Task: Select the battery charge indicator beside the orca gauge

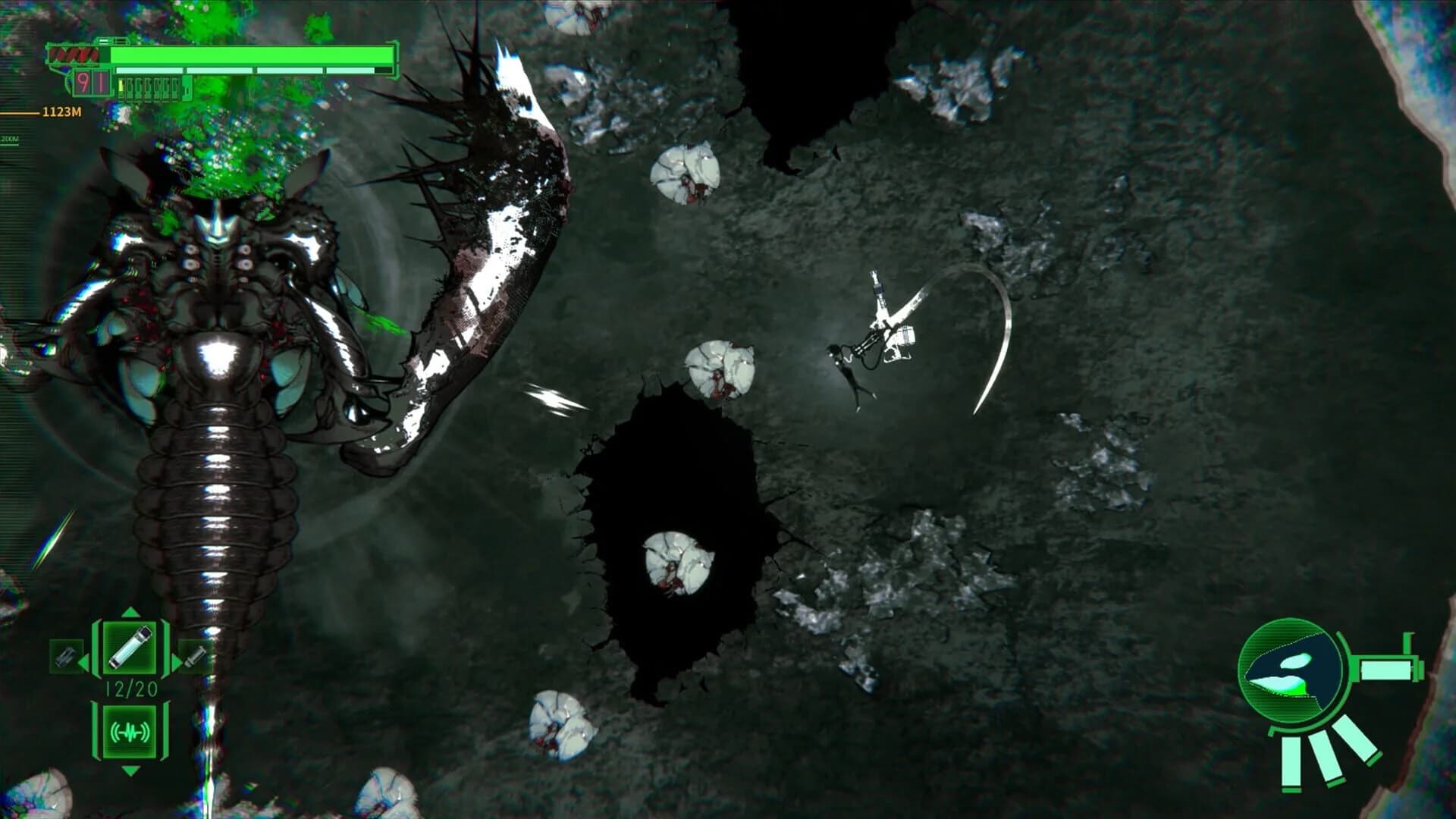Action: [x=1385, y=670]
